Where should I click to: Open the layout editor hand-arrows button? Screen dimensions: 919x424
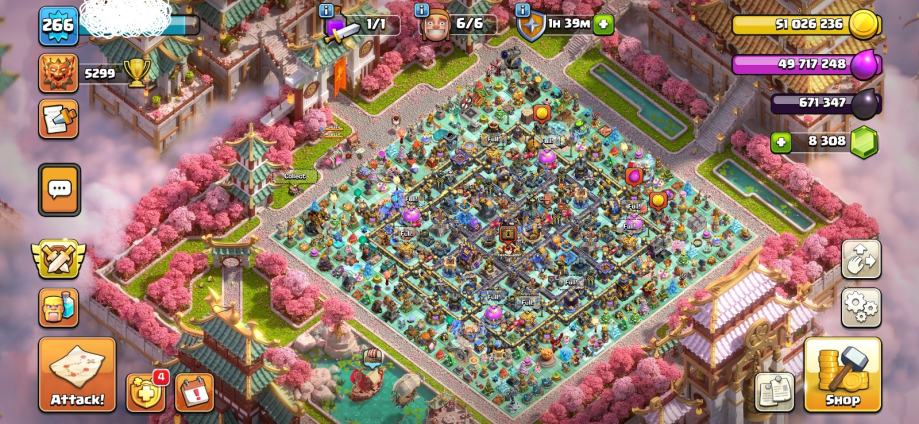[861, 259]
